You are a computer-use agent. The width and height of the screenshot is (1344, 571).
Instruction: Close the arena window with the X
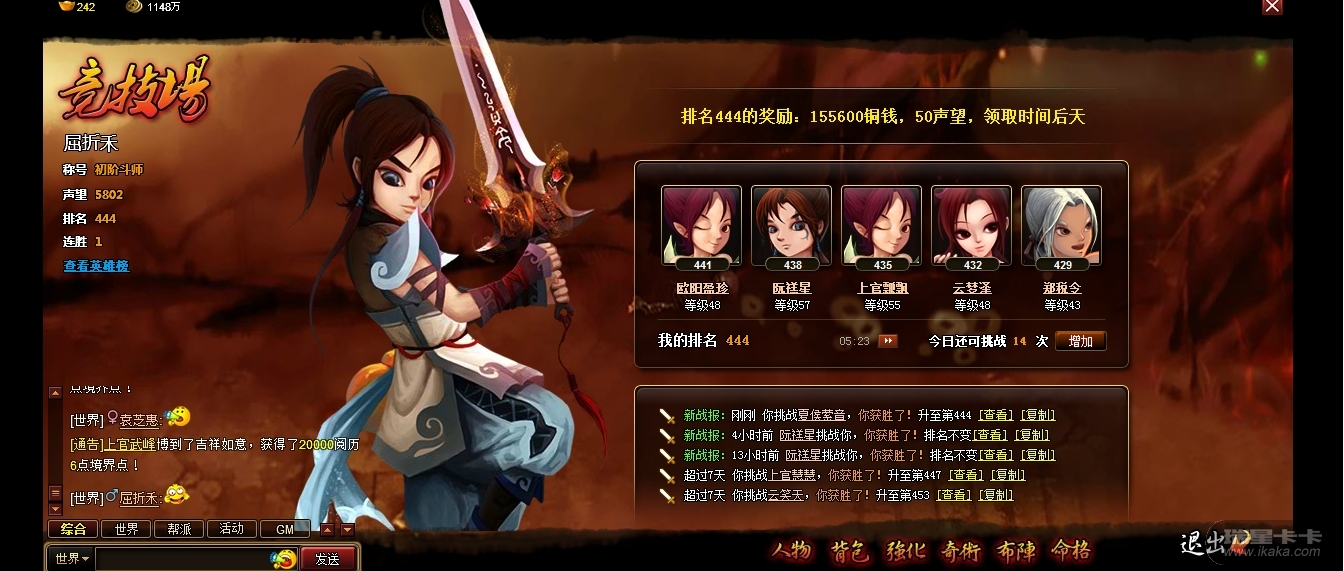coord(1272,7)
